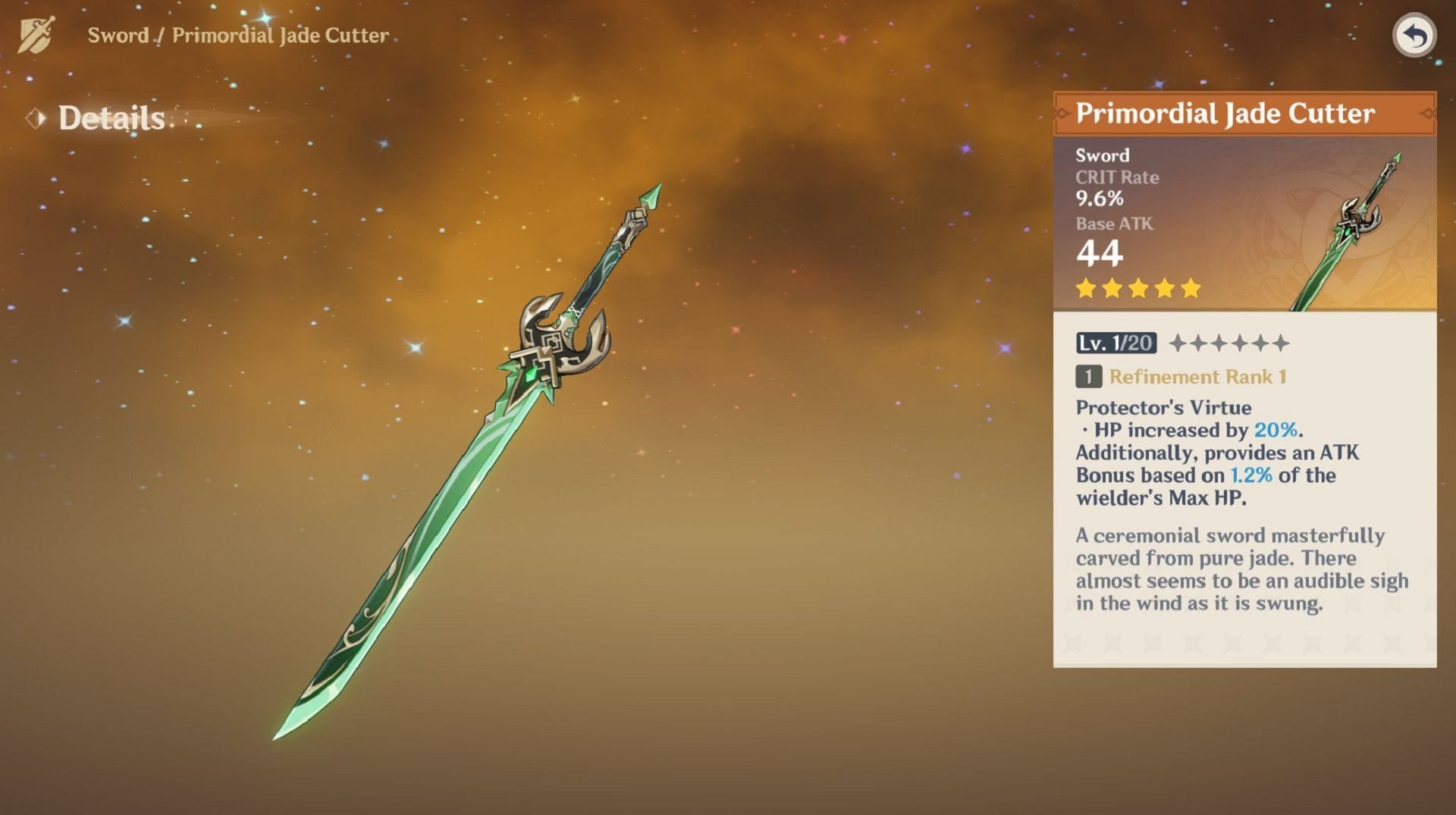Expand the Lv. 1/20 level badge
The height and width of the screenshot is (815, 1456).
click(1115, 343)
